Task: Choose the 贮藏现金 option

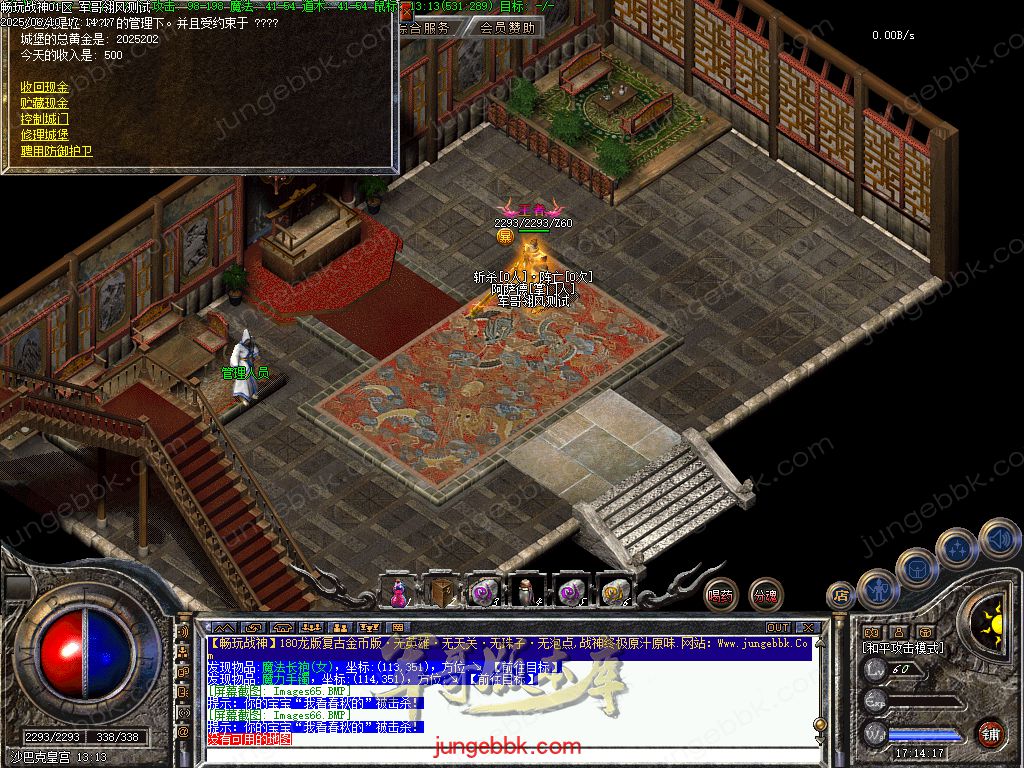Action: (x=45, y=103)
